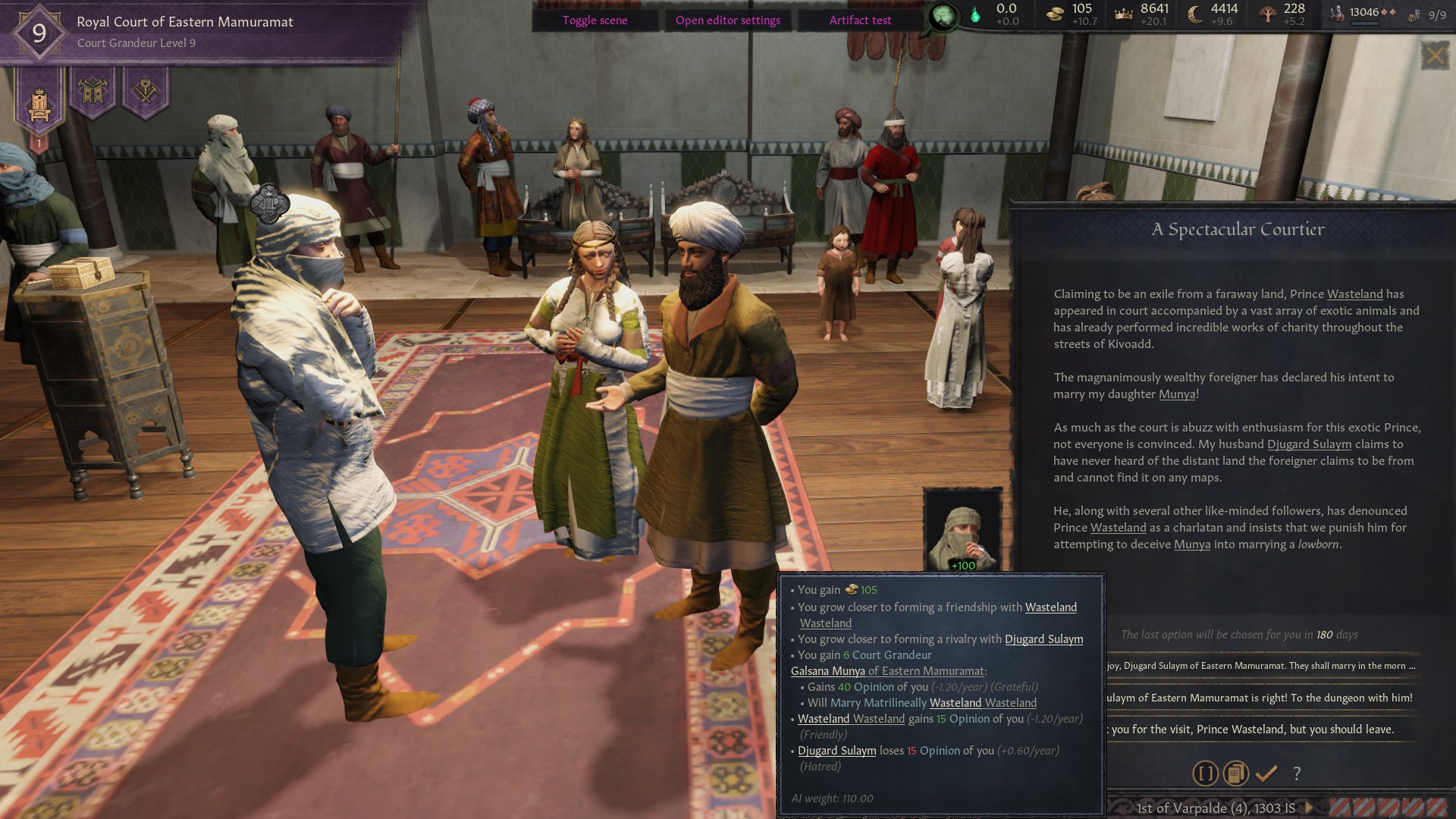Screen dimensions: 1456x819
Task: Run the Artifact test
Action: [x=860, y=20]
